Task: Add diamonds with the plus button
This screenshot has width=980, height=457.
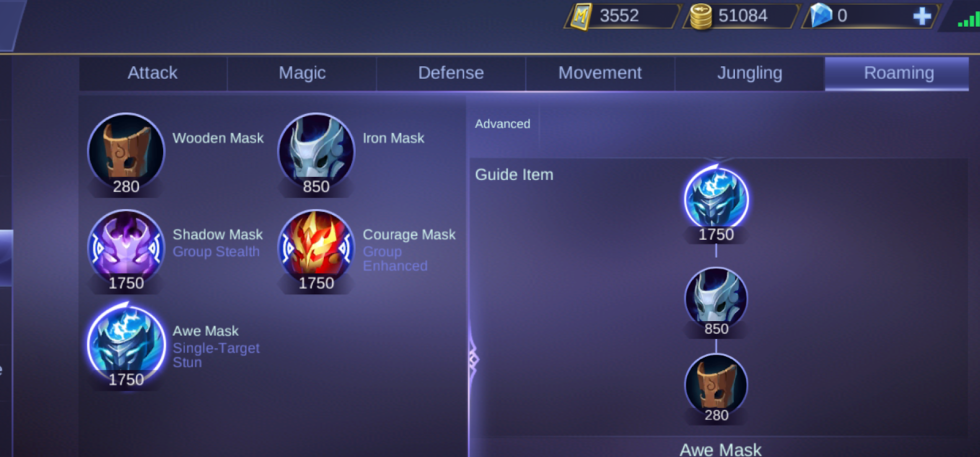Action: click(922, 16)
